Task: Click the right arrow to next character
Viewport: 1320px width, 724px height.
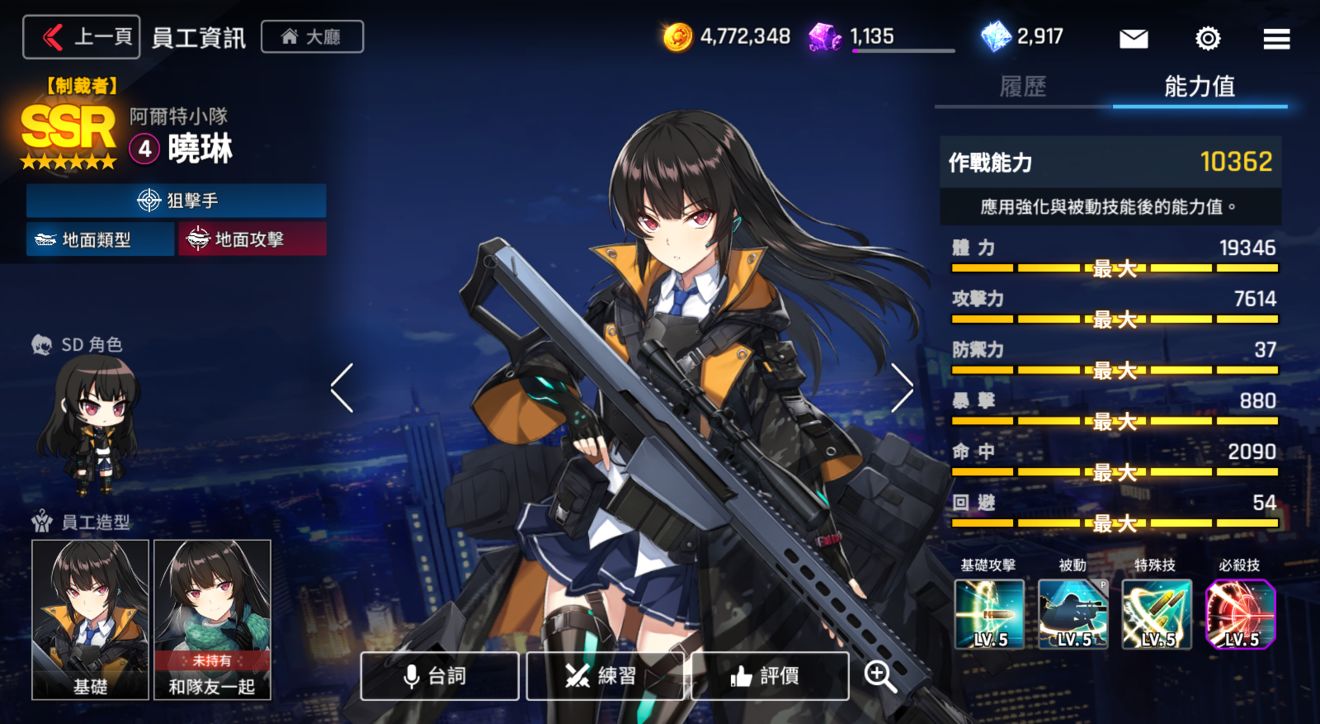Action: pyautogui.click(x=902, y=388)
